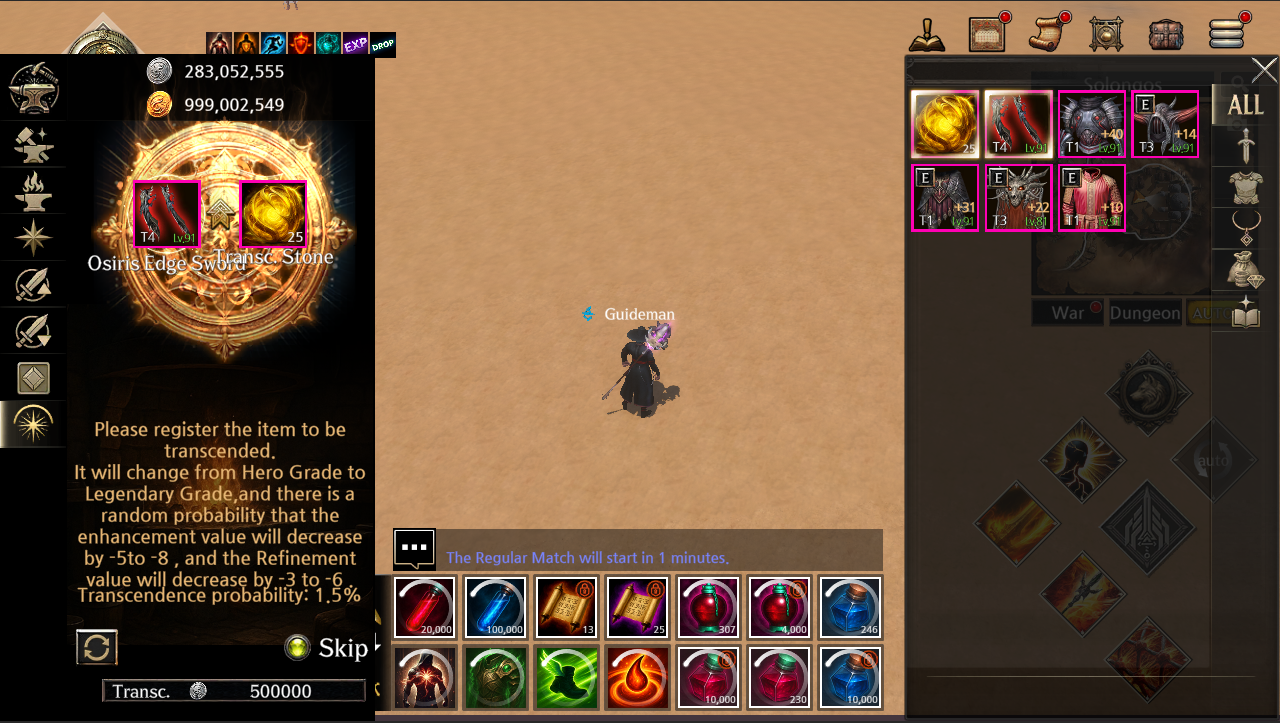
Task: Choose the +14 equipped horned helm
Action: [x=1165, y=124]
